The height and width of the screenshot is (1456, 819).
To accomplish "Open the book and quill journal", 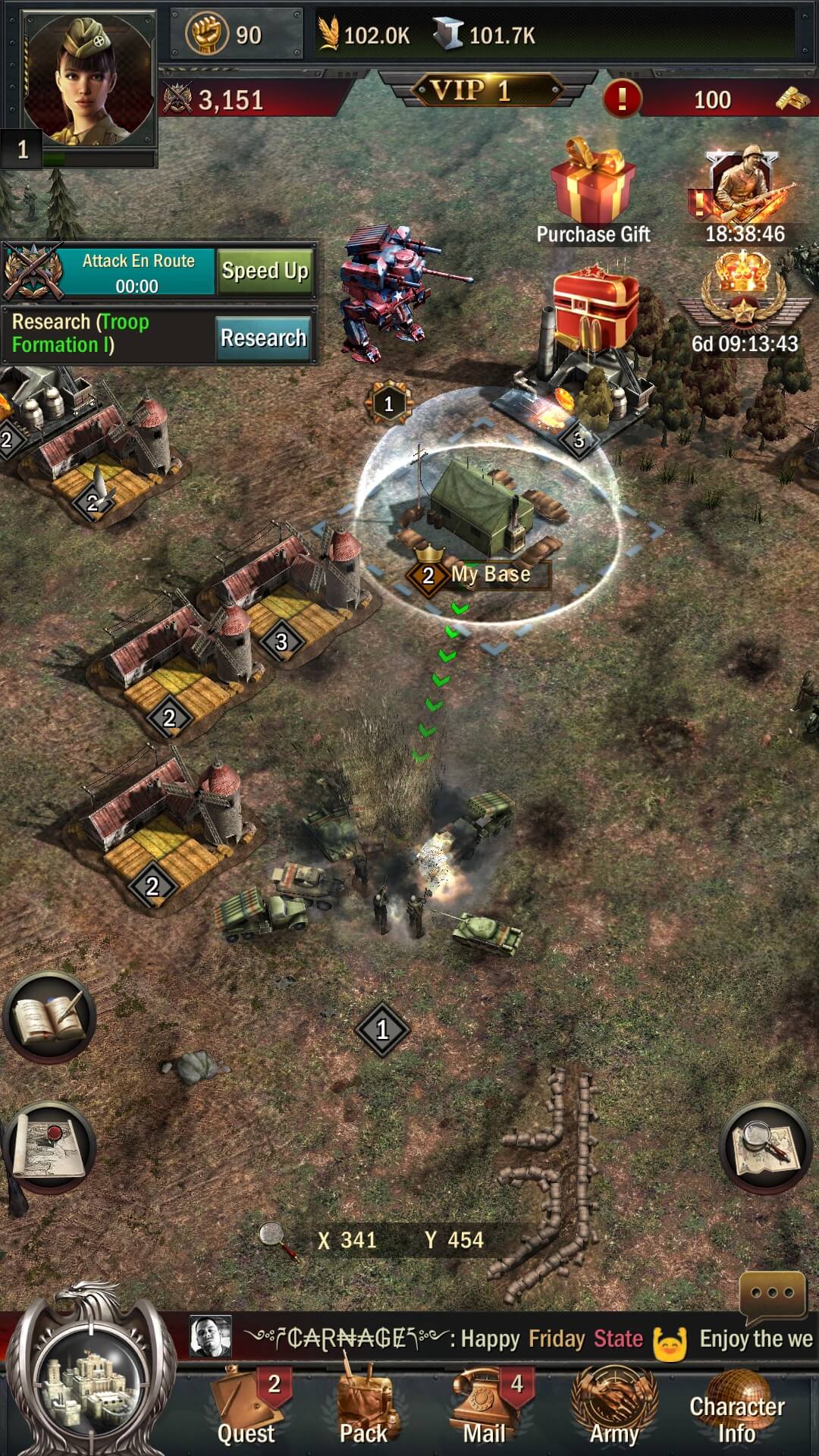I will point(50,1018).
